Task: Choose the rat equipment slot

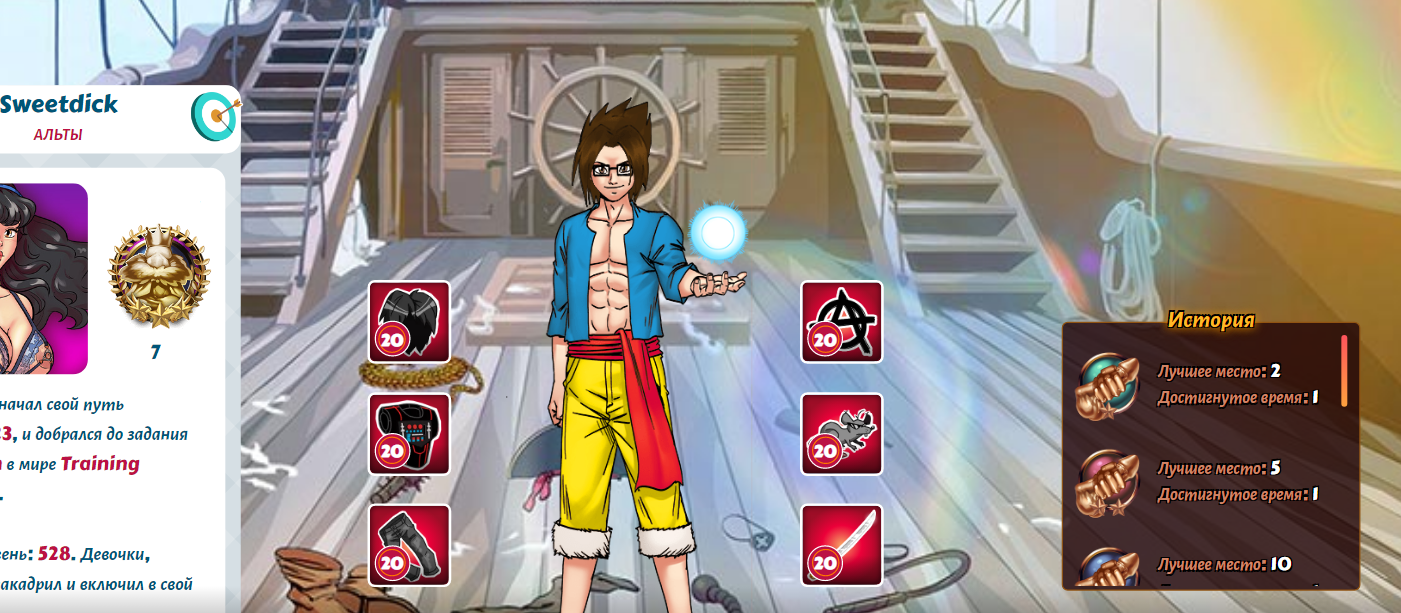Action: [841, 433]
